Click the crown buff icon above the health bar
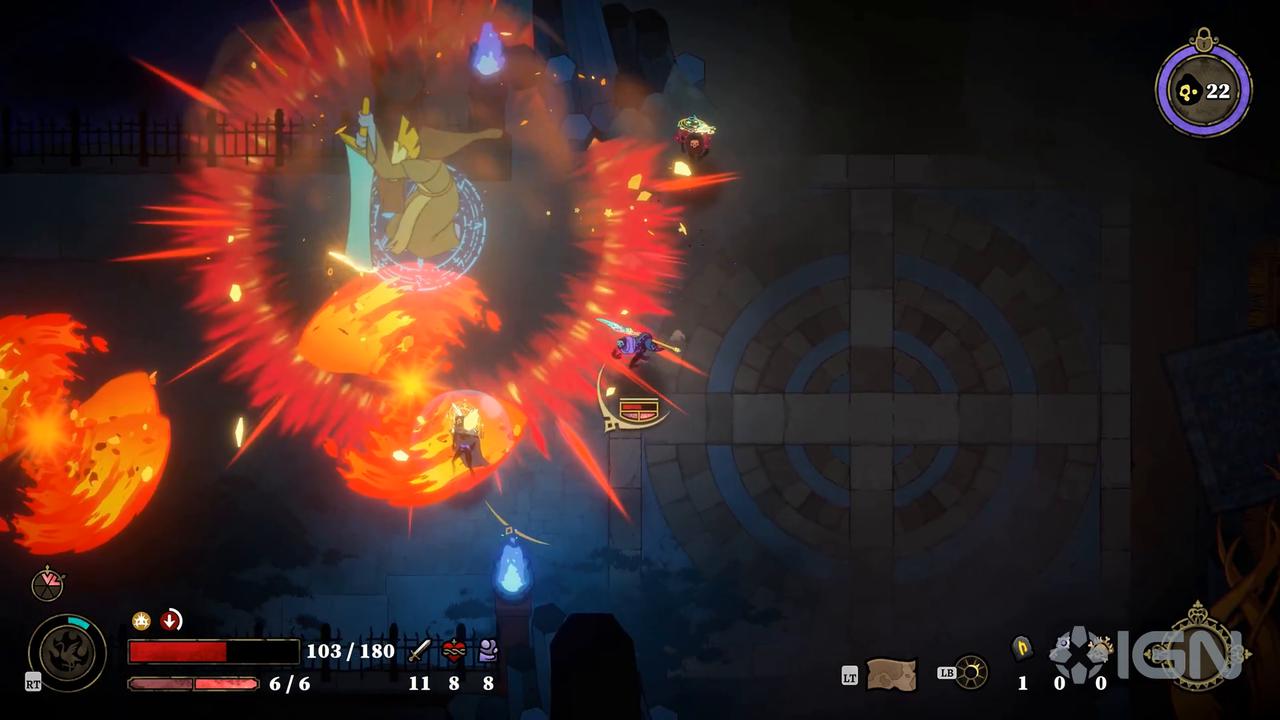1280x720 pixels. [x=140, y=621]
